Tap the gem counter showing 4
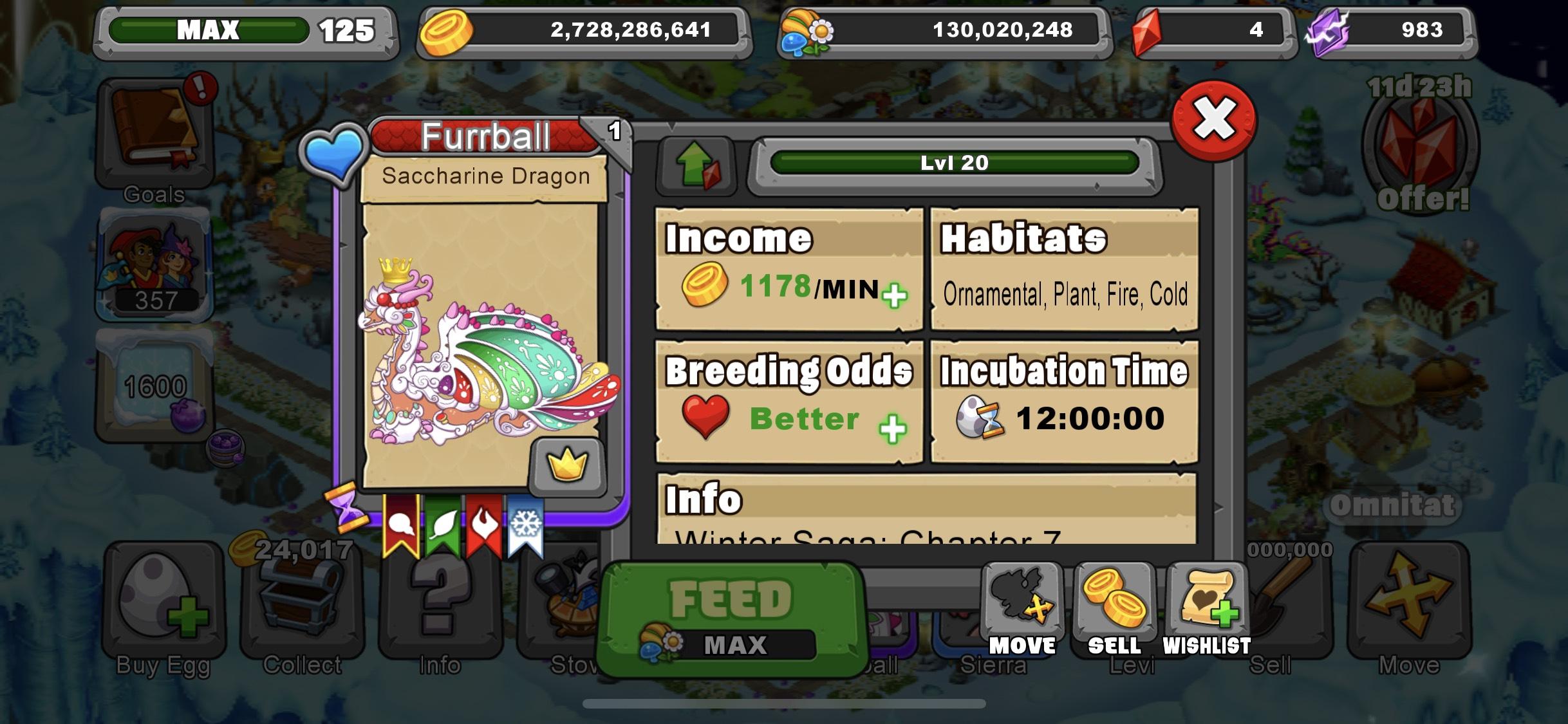 [1210, 30]
